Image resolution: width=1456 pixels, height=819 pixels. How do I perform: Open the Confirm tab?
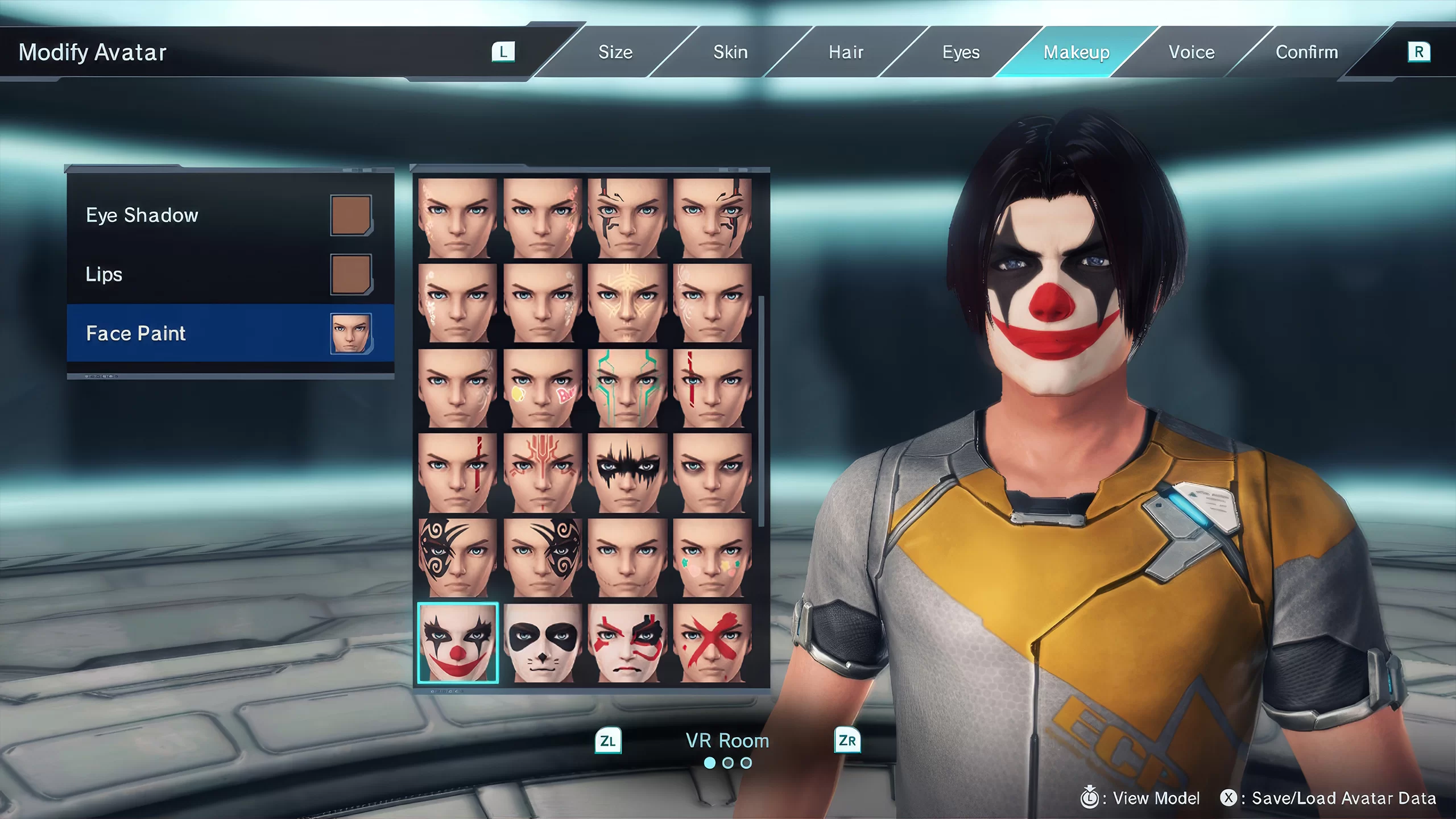point(1306,52)
